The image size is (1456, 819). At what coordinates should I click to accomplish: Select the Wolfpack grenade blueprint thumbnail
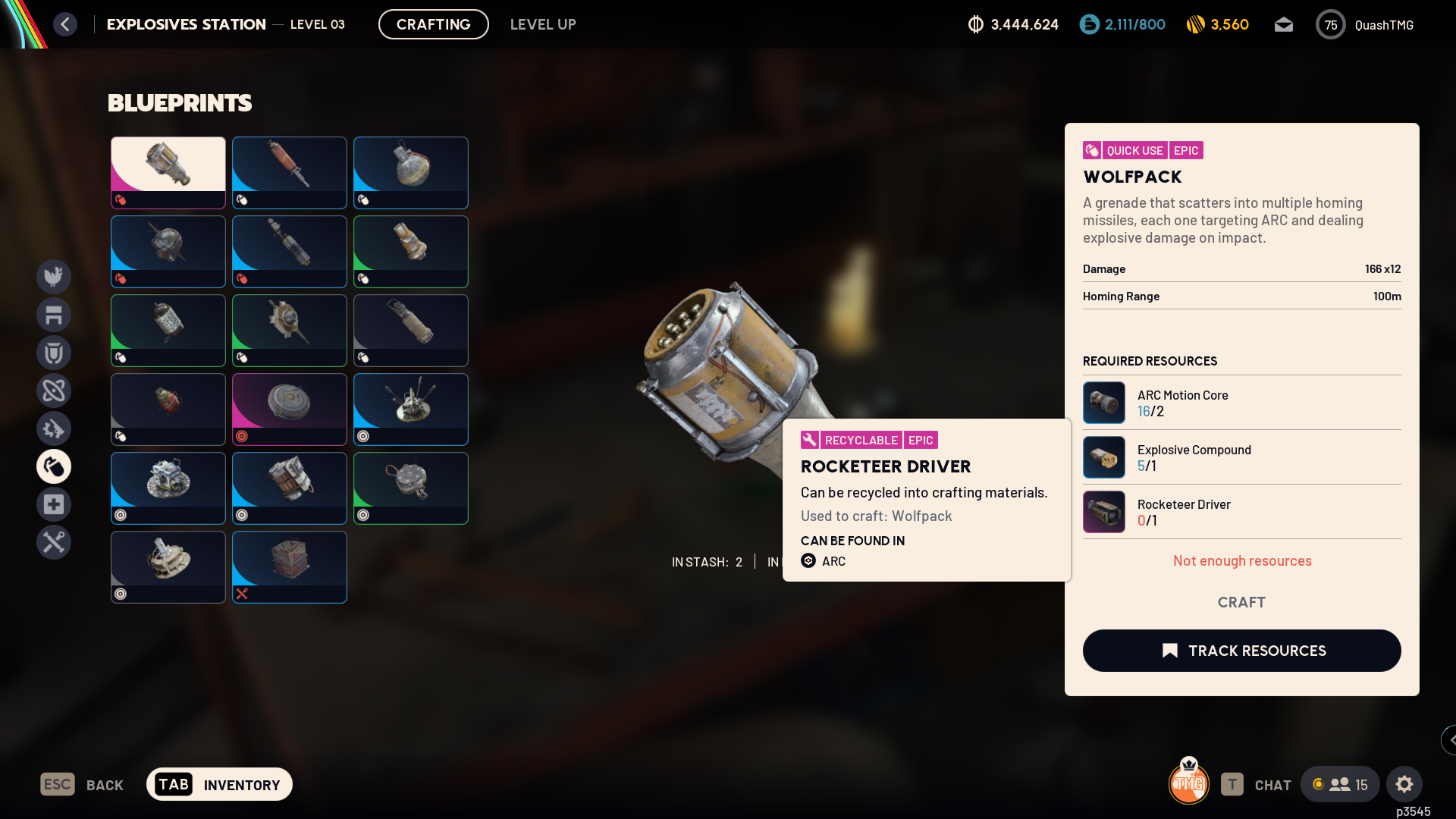[x=168, y=172]
